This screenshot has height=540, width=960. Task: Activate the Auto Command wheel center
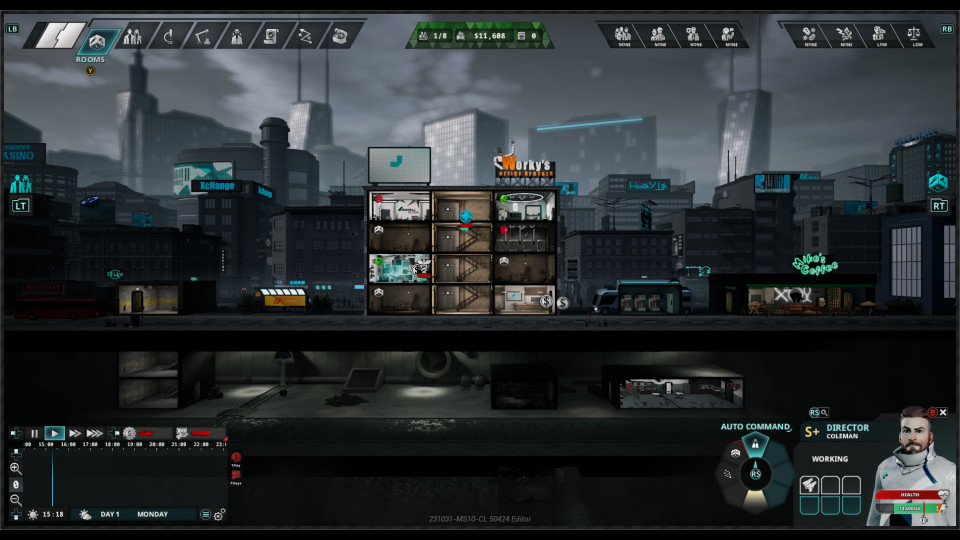[x=756, y=473]
